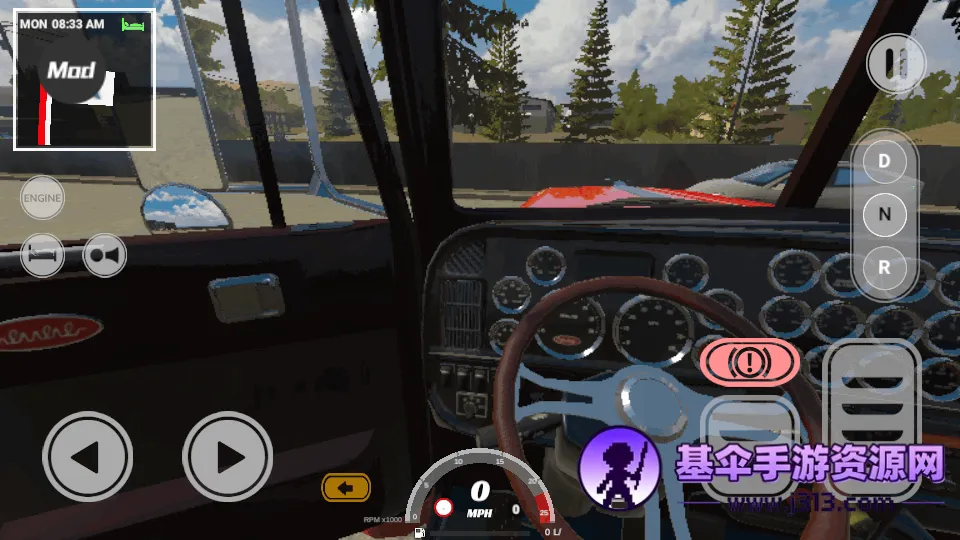
Task: Open the minimap
Action: (84, 80)
